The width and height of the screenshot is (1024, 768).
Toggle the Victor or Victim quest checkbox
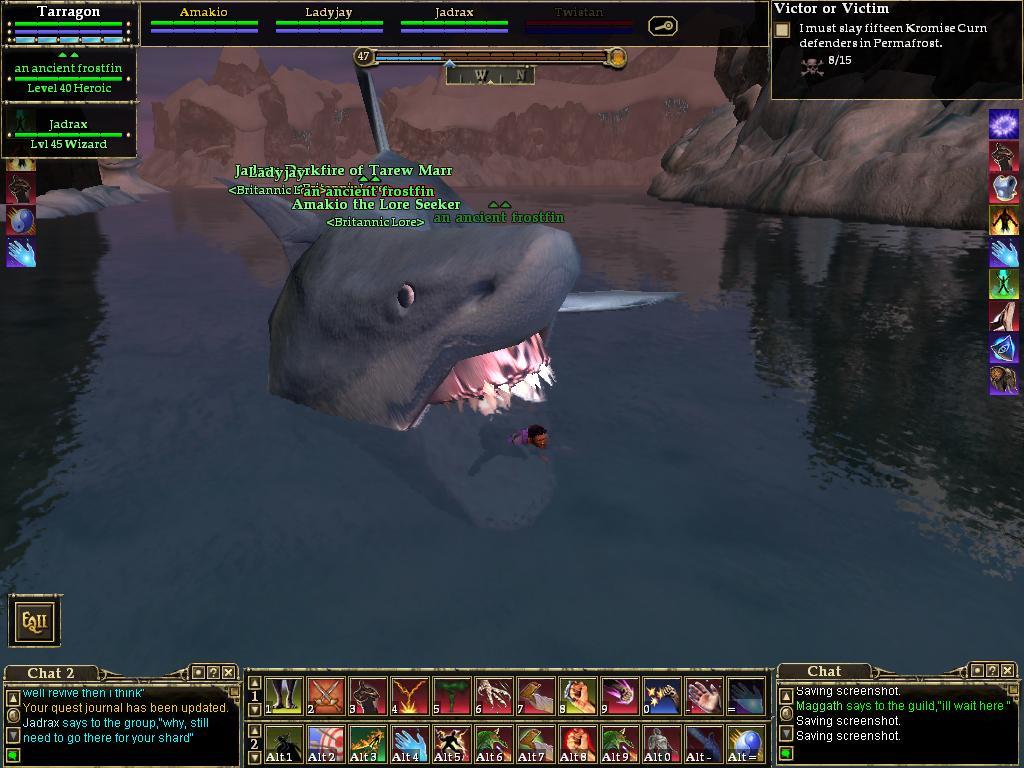click(782, 30)
